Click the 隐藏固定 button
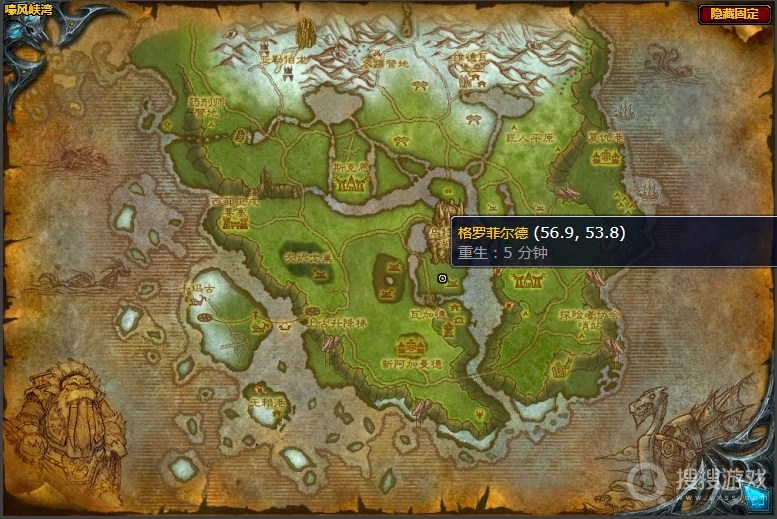 [x=734, y=13]
